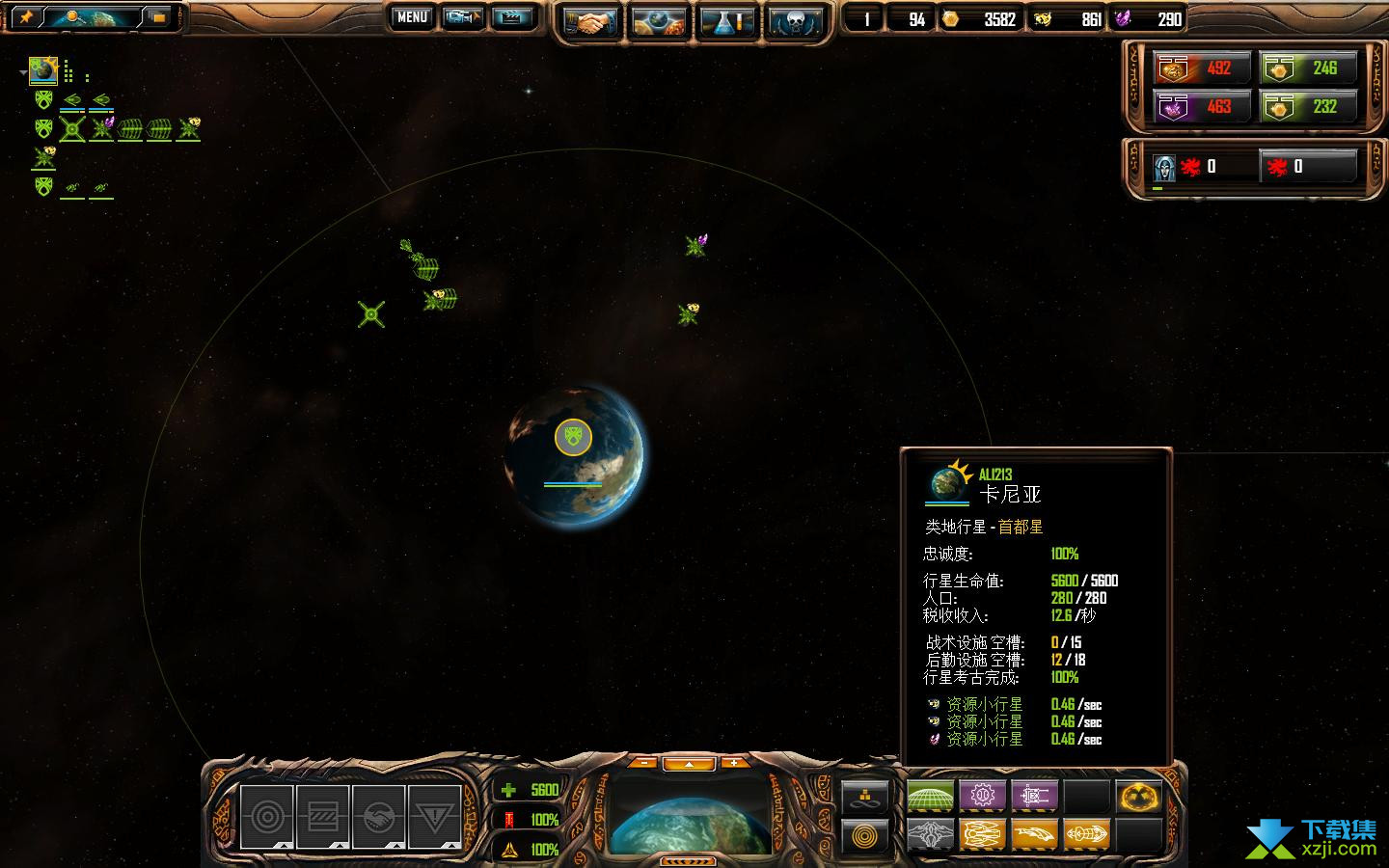Click the radiation trefoil icon button
The image size is (1389, 868).
pyautogui.click(x=1138, y=797)
